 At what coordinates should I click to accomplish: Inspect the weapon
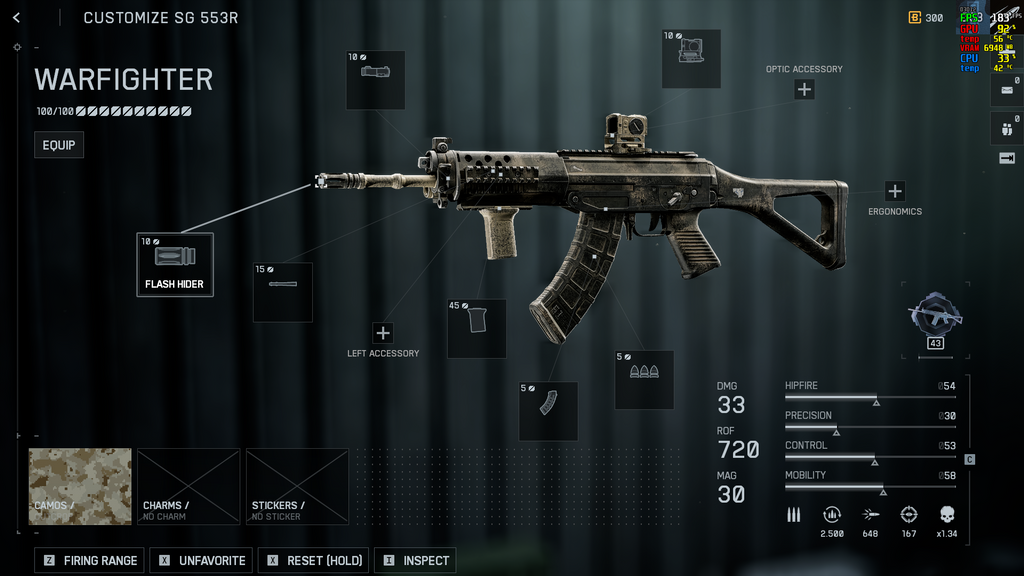[x=415, y=560]
